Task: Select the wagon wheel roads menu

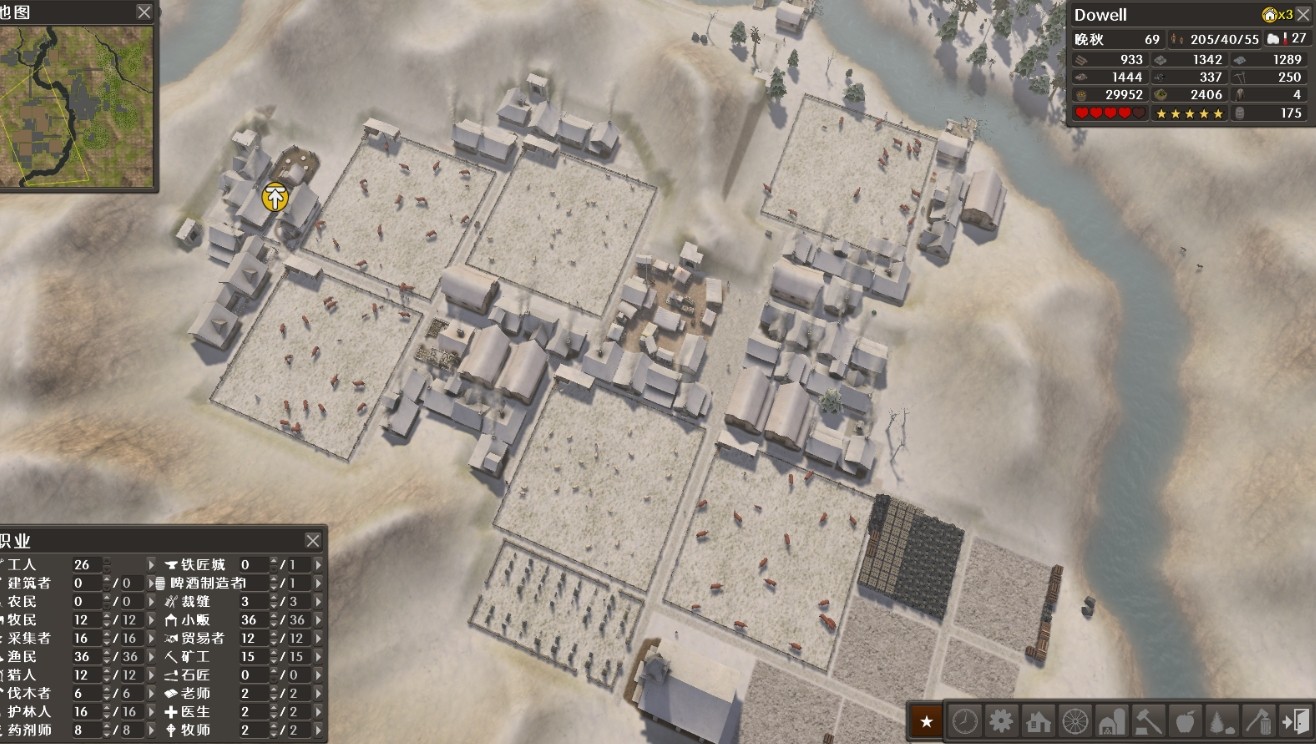Action: (1075, 720)
